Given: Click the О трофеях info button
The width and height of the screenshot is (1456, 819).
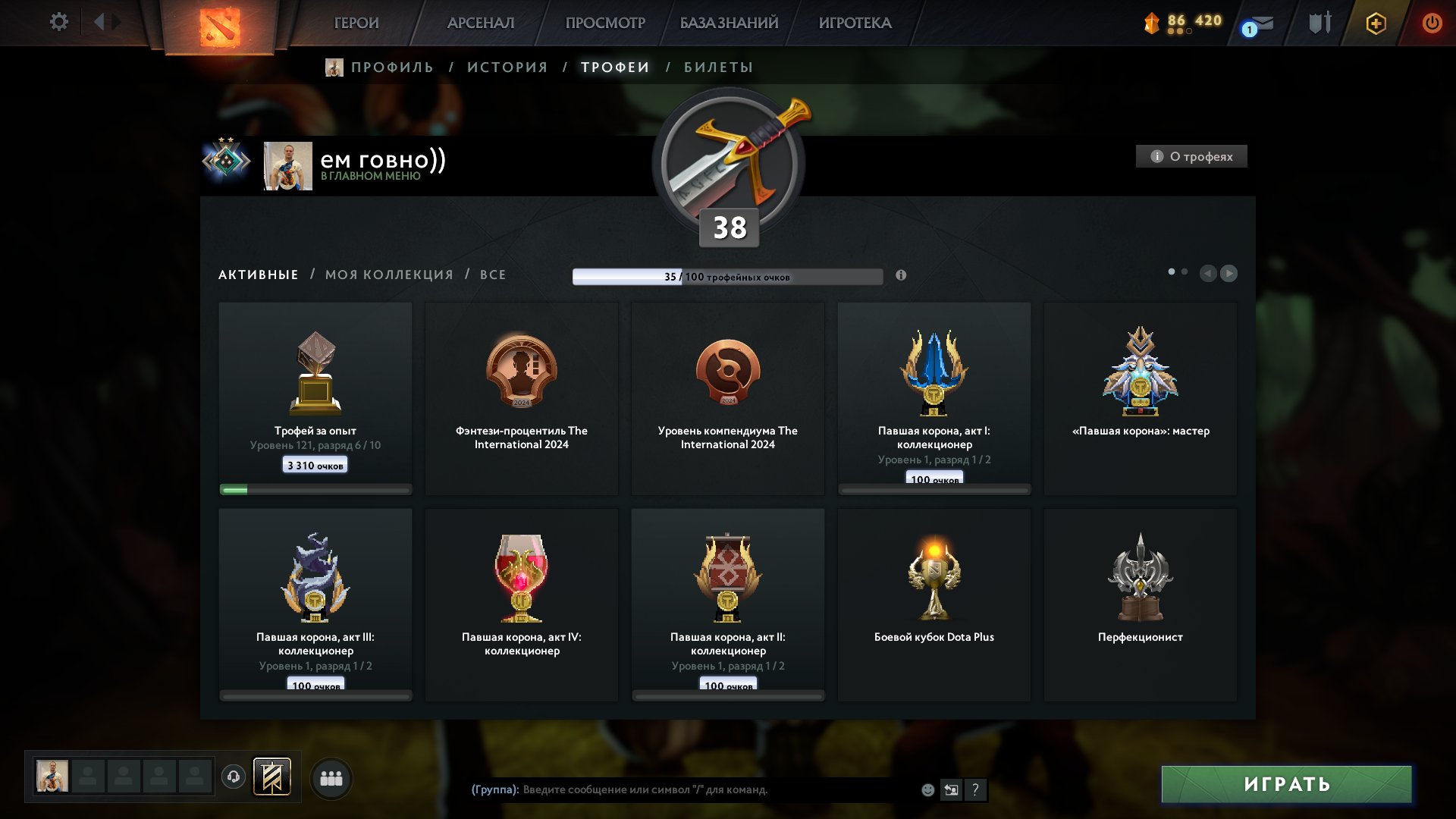Looking at the screenshot, I should click(1191, 156).
